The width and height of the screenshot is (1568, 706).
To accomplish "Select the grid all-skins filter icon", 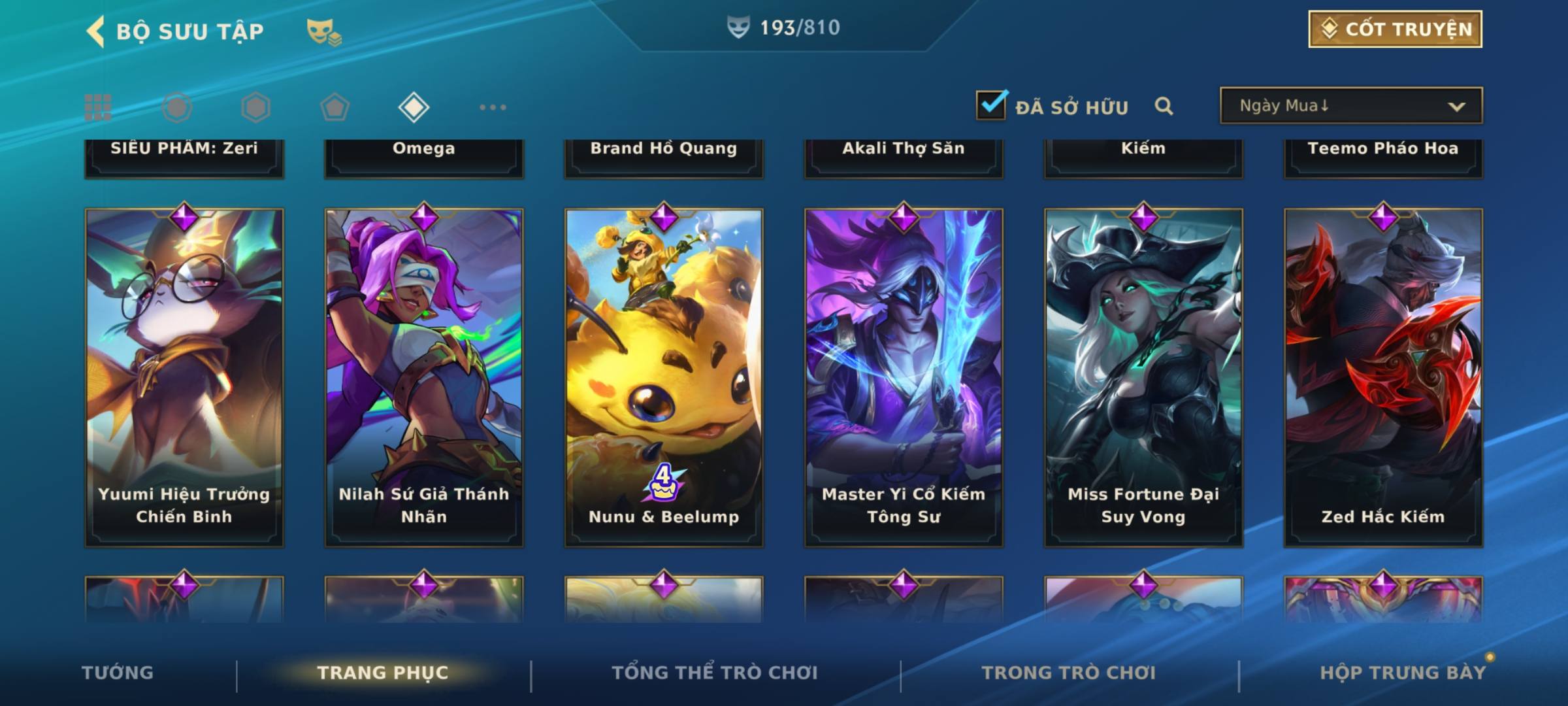I will point(98,107).
